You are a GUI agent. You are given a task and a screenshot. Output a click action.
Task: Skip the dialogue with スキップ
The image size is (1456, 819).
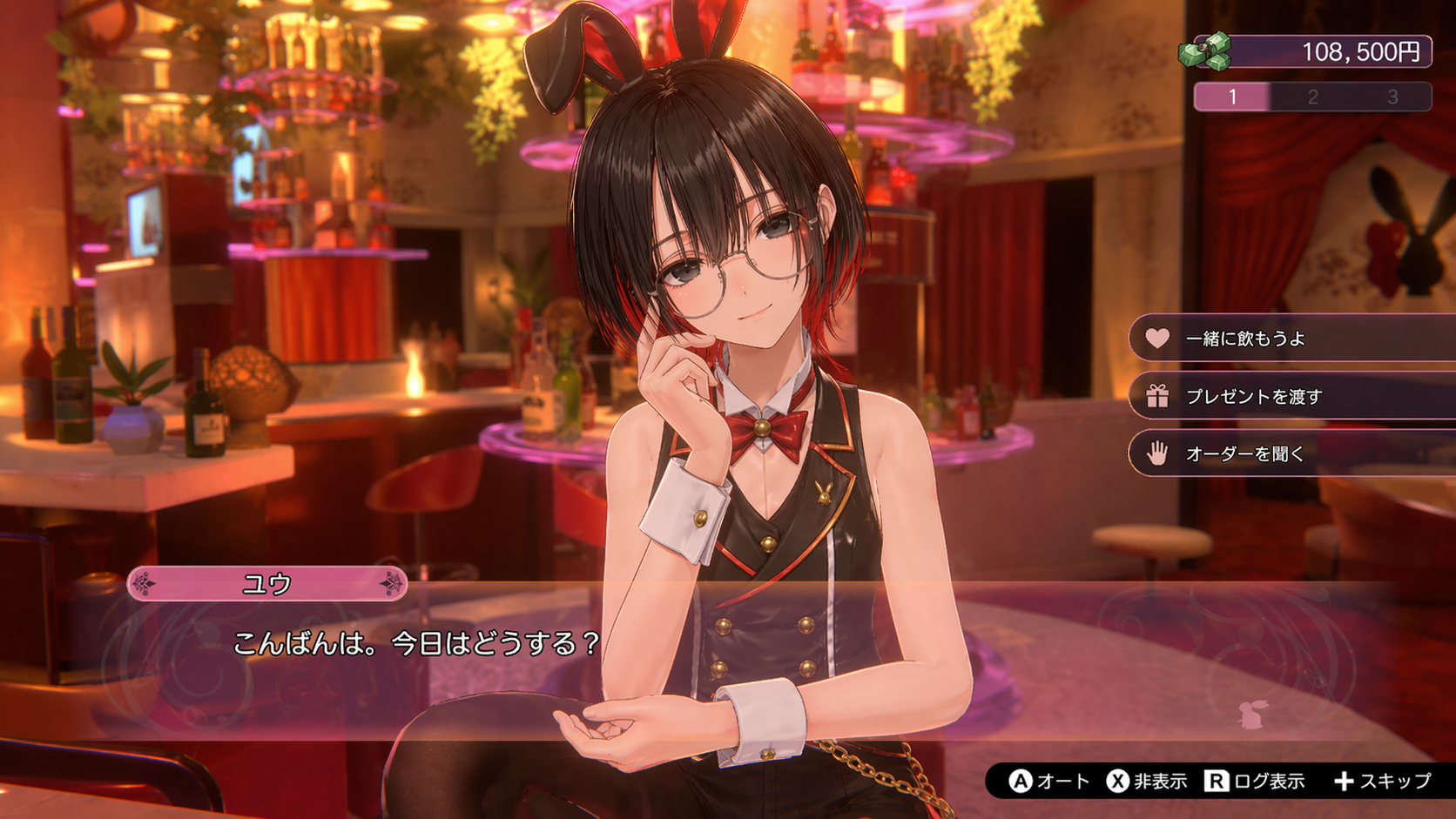(x=1382, y=781)
